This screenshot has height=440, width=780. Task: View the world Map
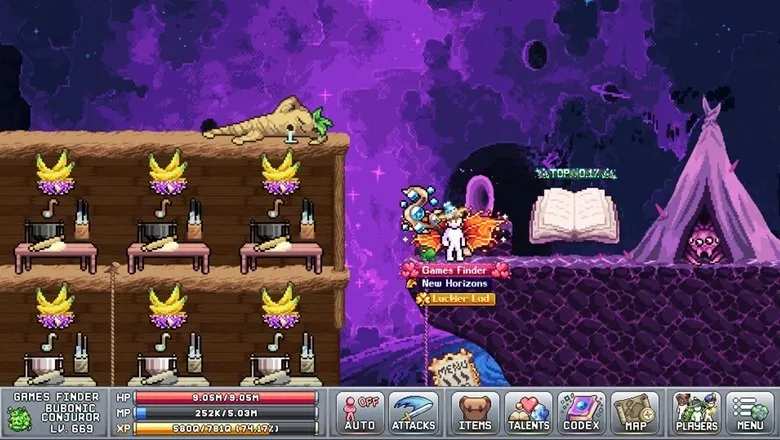[x=635, y=412]
